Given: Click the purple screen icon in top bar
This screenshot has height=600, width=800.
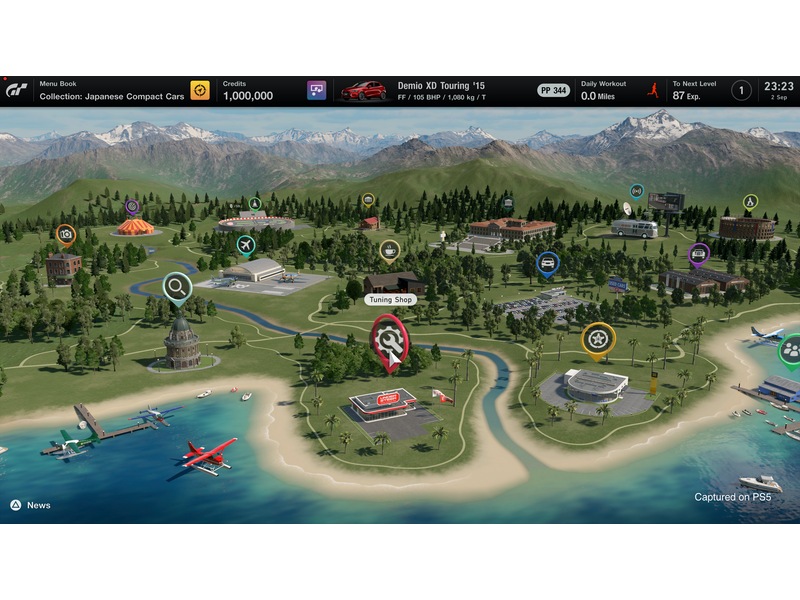Looking at the screenshot, I should point(317,91).
